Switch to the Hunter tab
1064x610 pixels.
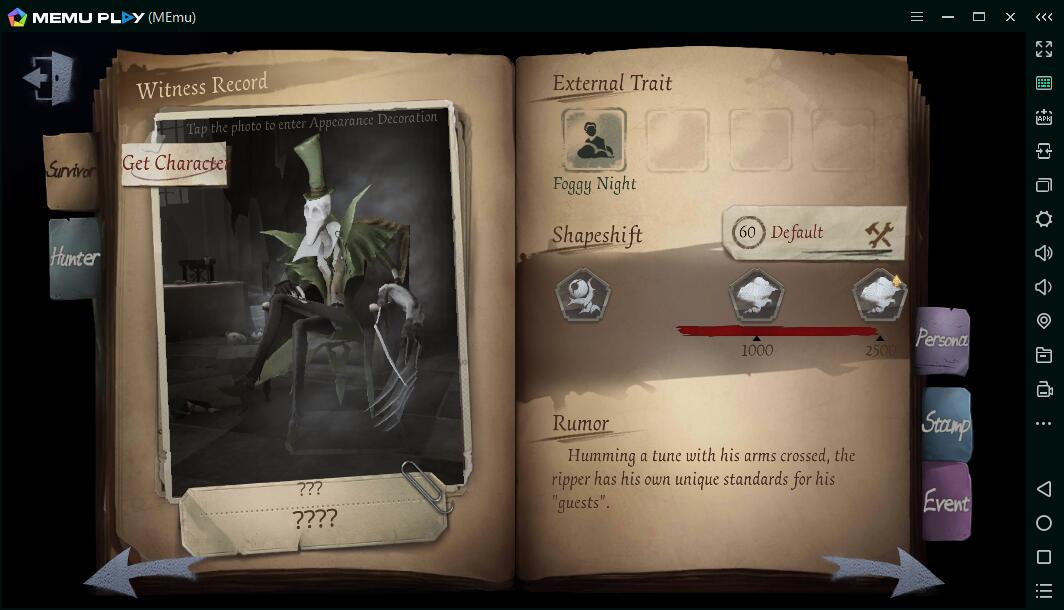74,258
